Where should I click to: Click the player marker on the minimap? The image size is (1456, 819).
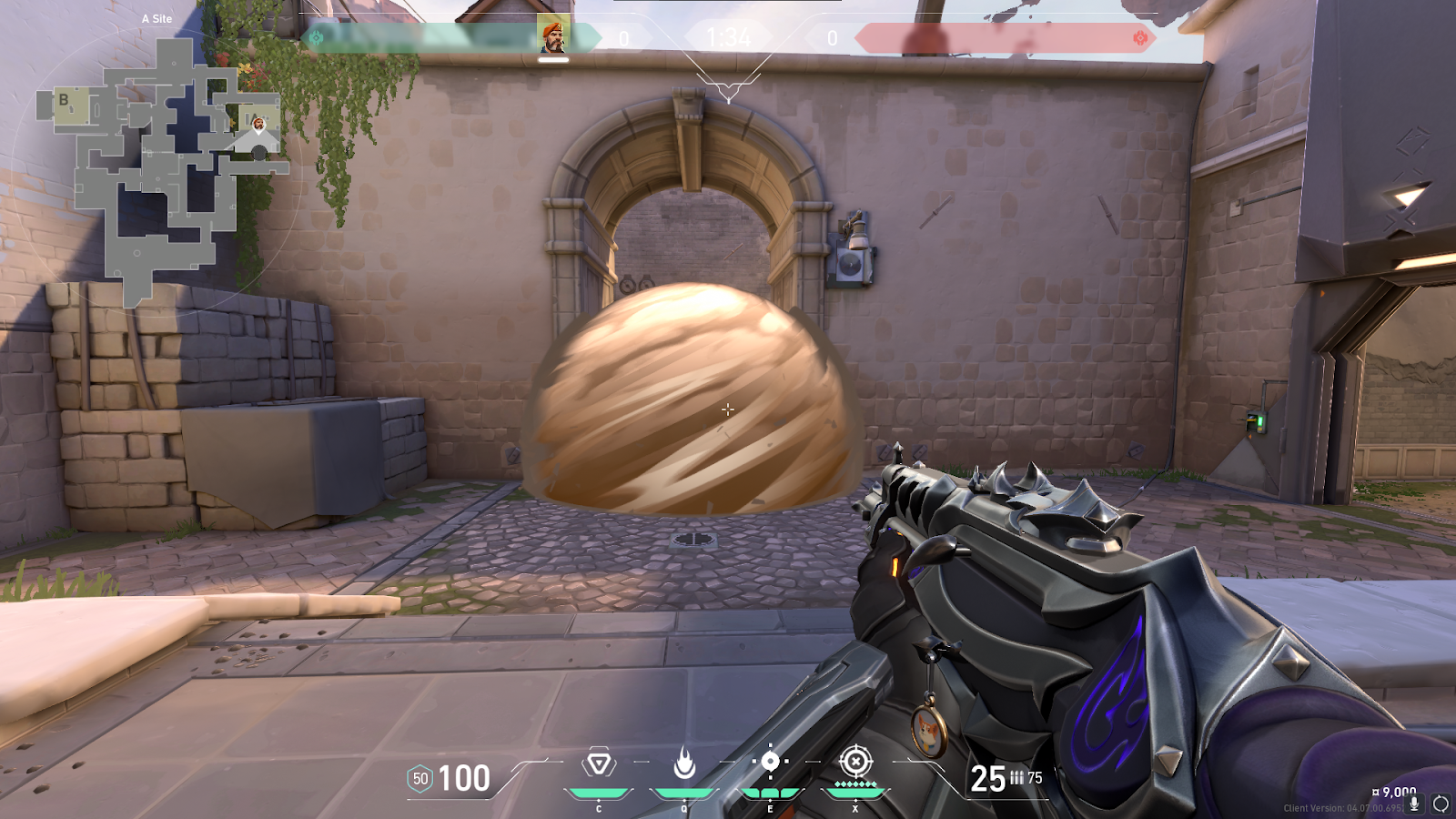tap(258, 124)
